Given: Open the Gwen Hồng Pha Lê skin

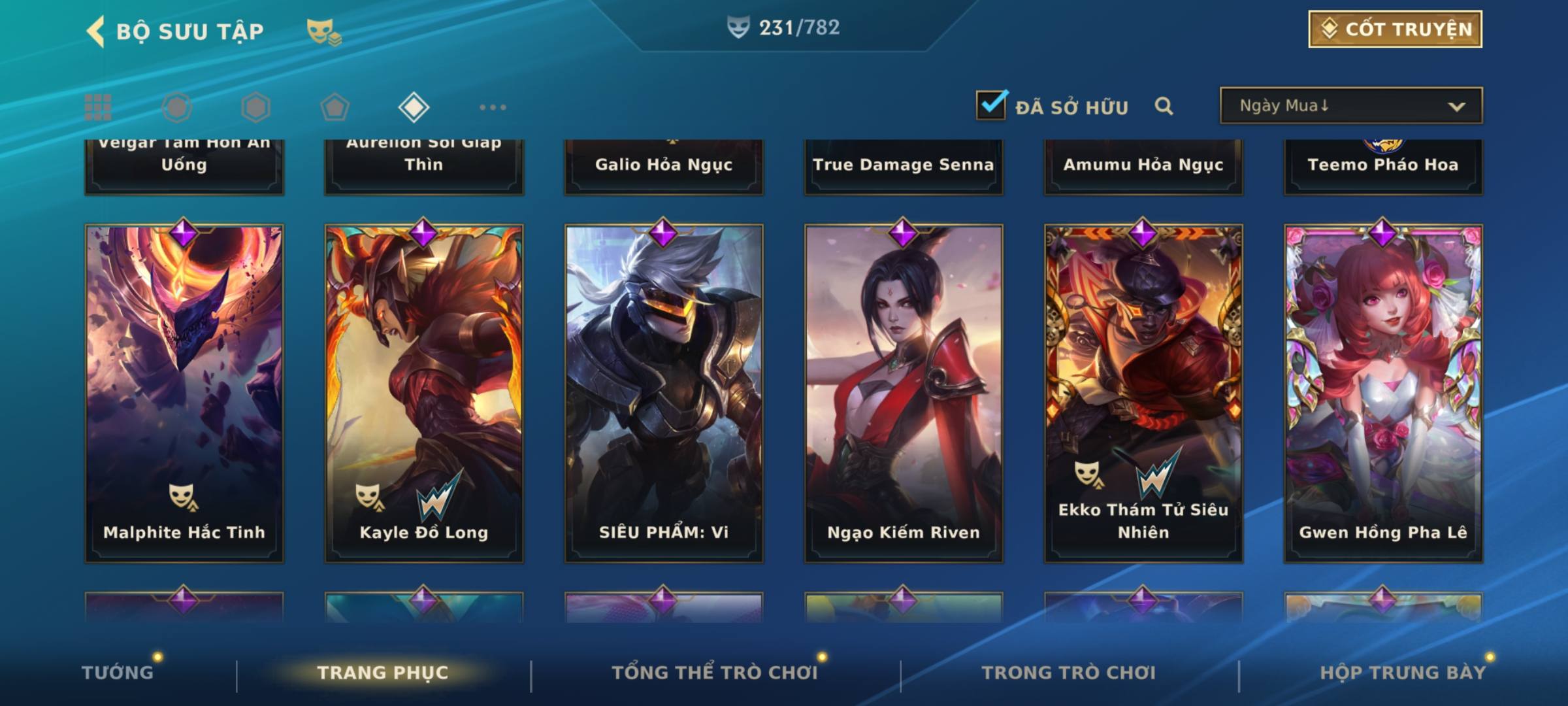Looking at the screenshot, I should (1383, 392).
